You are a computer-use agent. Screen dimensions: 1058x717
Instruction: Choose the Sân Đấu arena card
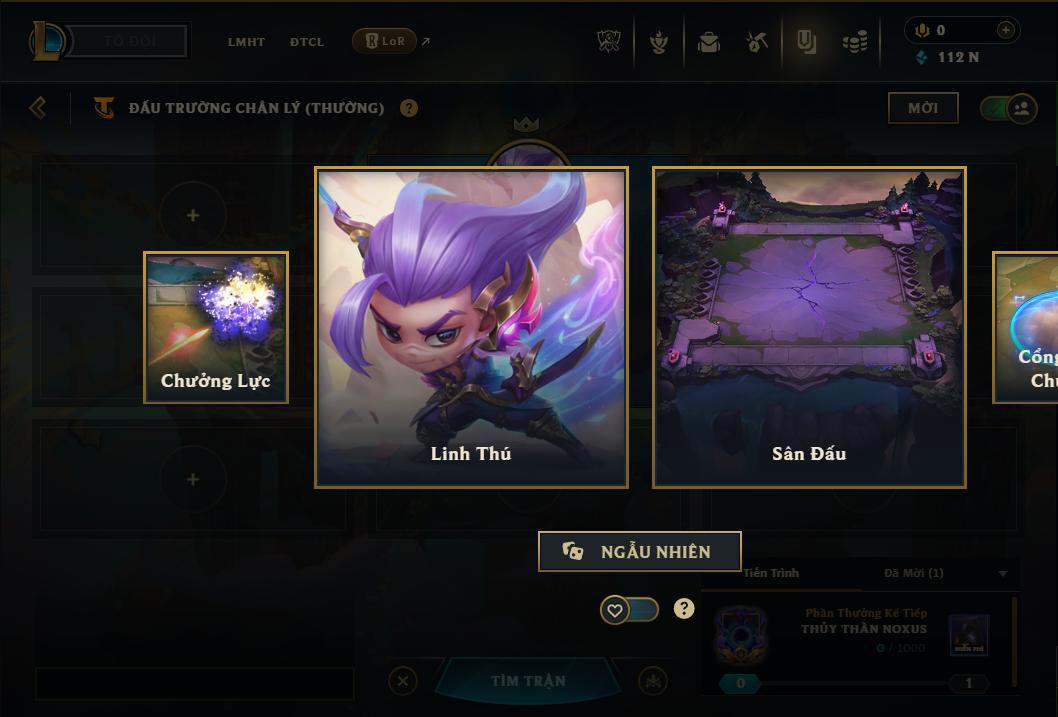[809, 327]
